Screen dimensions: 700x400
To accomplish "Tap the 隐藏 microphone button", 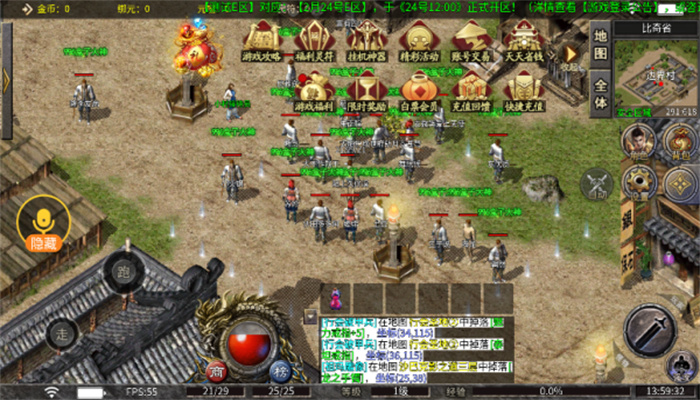I will 43,222.
